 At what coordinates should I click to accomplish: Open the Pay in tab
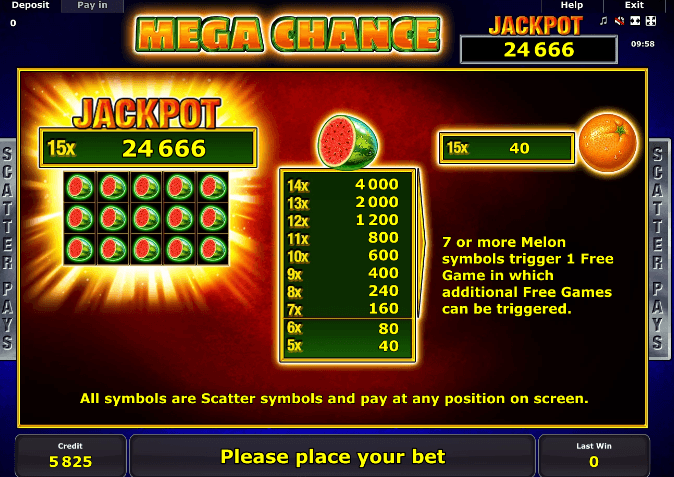click(x=92, y=6)
